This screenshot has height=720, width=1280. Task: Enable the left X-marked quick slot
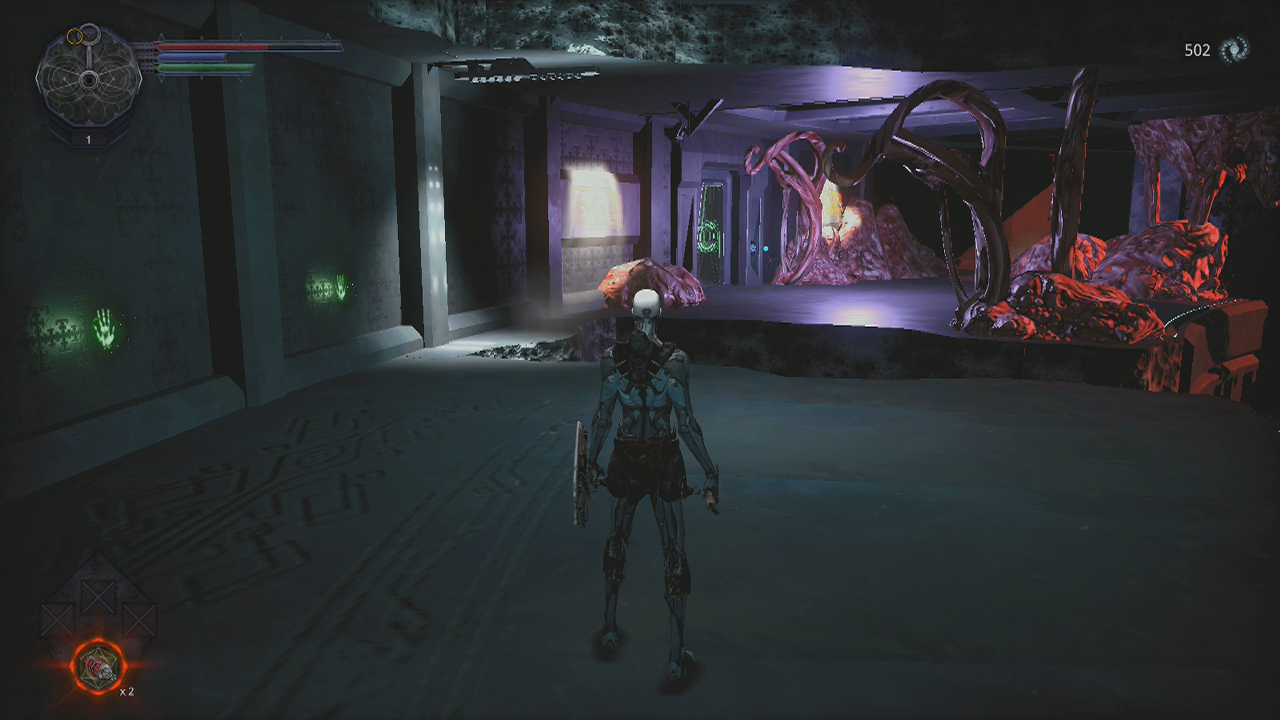57,618
